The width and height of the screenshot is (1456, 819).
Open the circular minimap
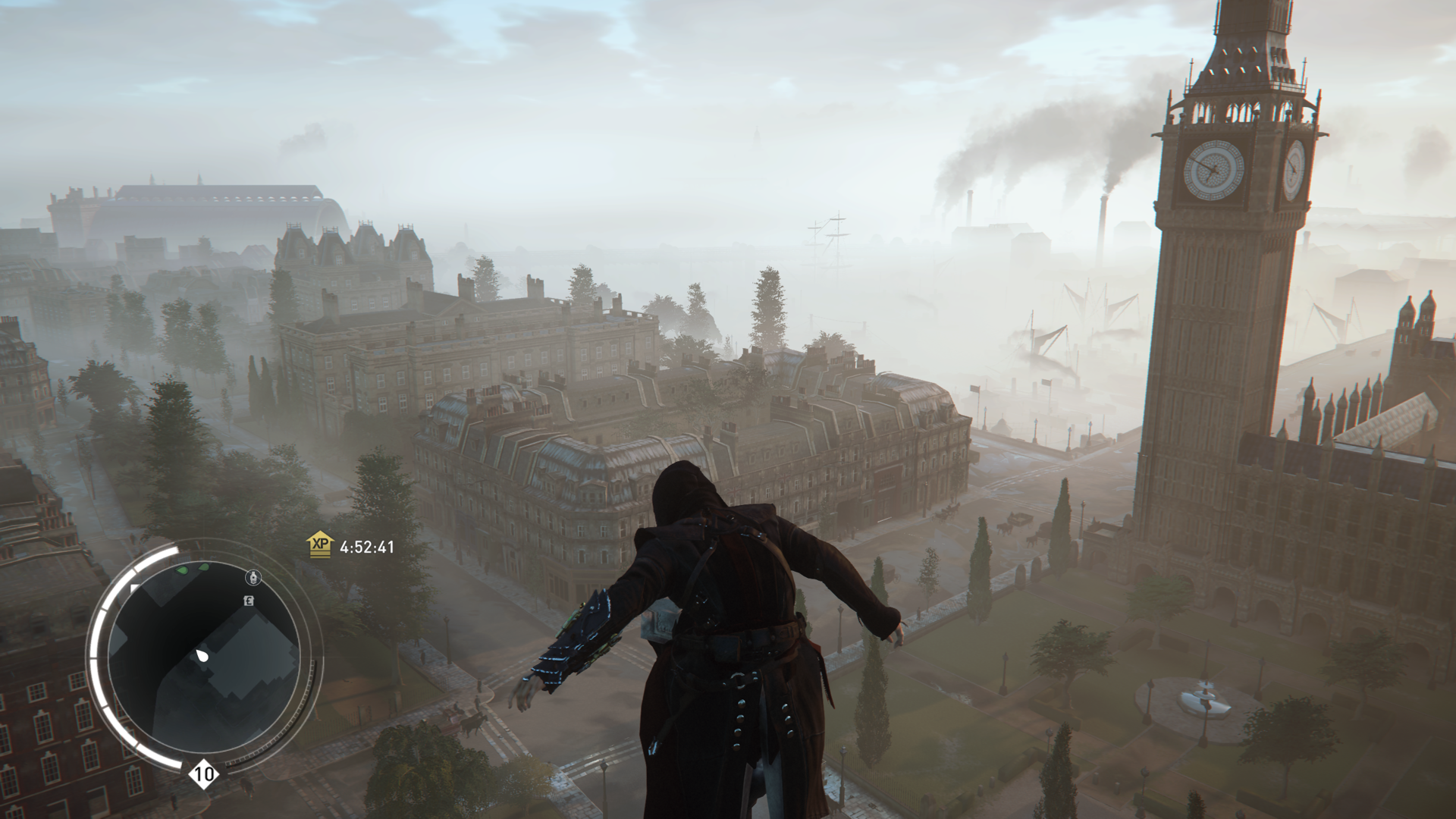coord(203,655)
